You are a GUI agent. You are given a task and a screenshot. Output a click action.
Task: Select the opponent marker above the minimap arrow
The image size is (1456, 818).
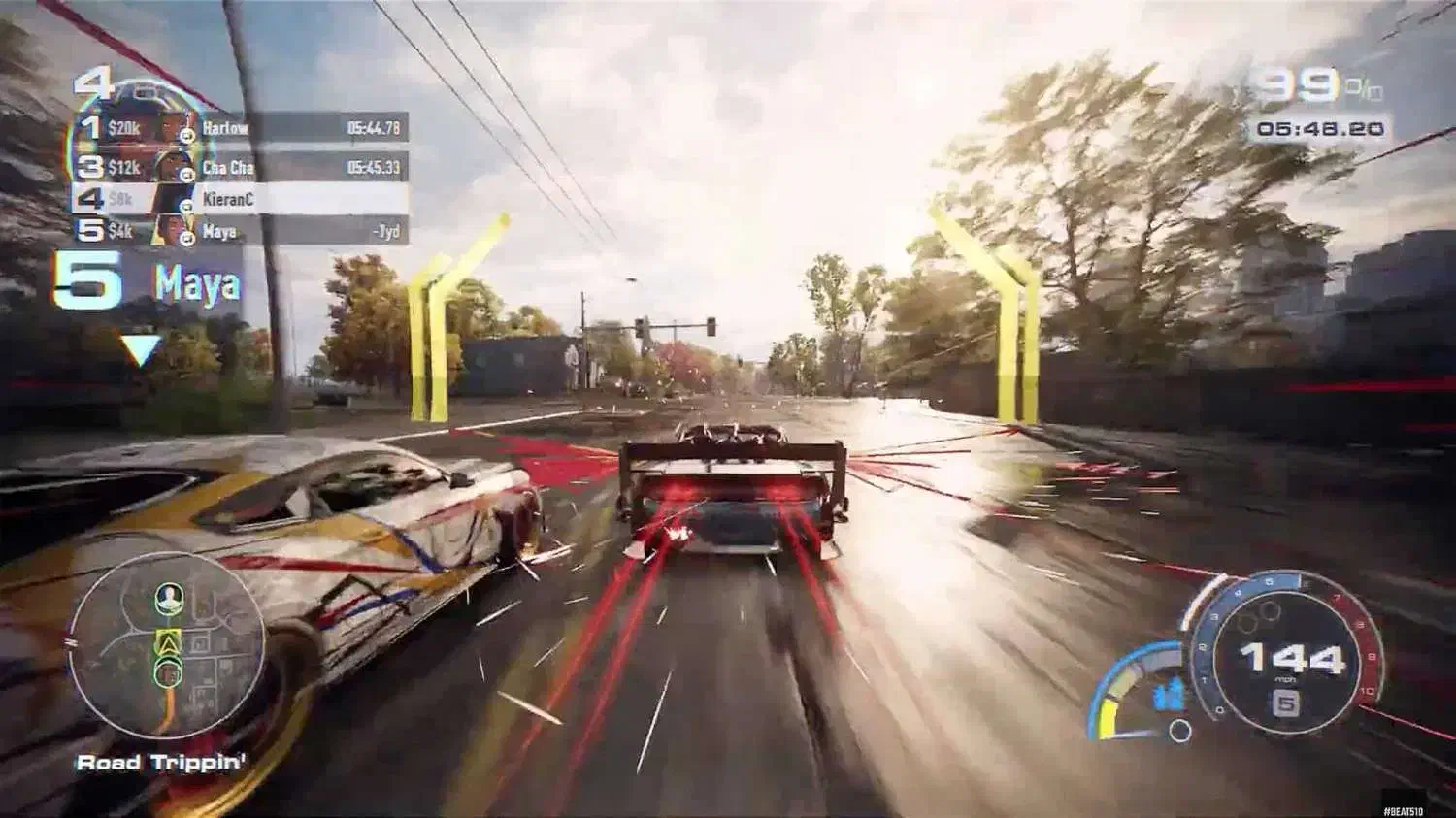[168, 598]
